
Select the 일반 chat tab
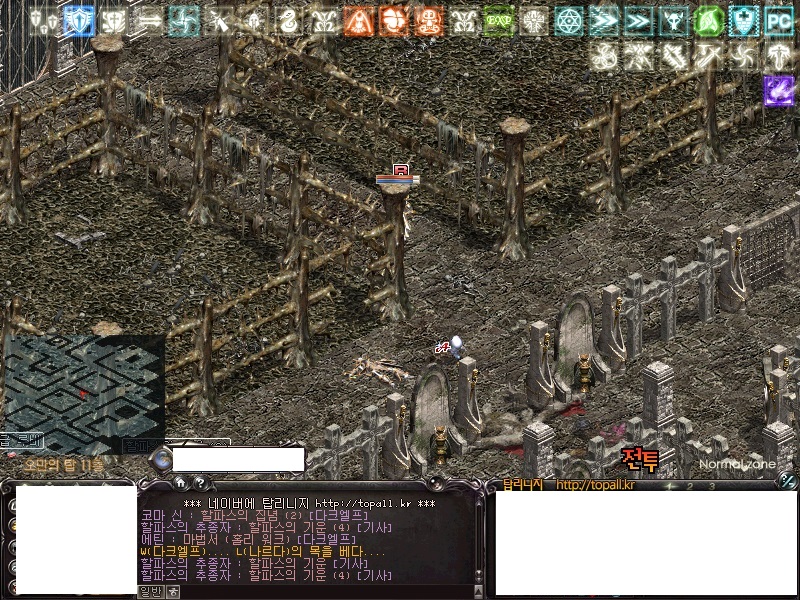tap(150, 591)
